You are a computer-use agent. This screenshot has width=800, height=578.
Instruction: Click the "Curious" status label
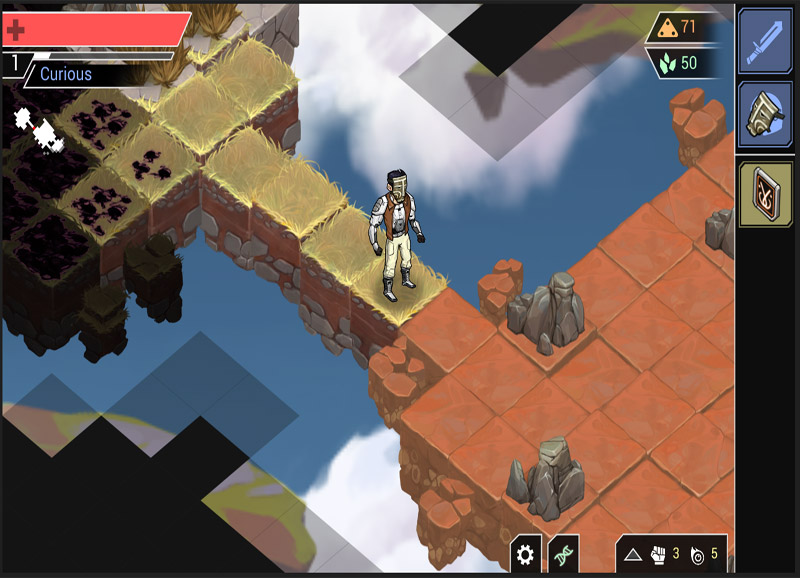click(x=66, y=74)
